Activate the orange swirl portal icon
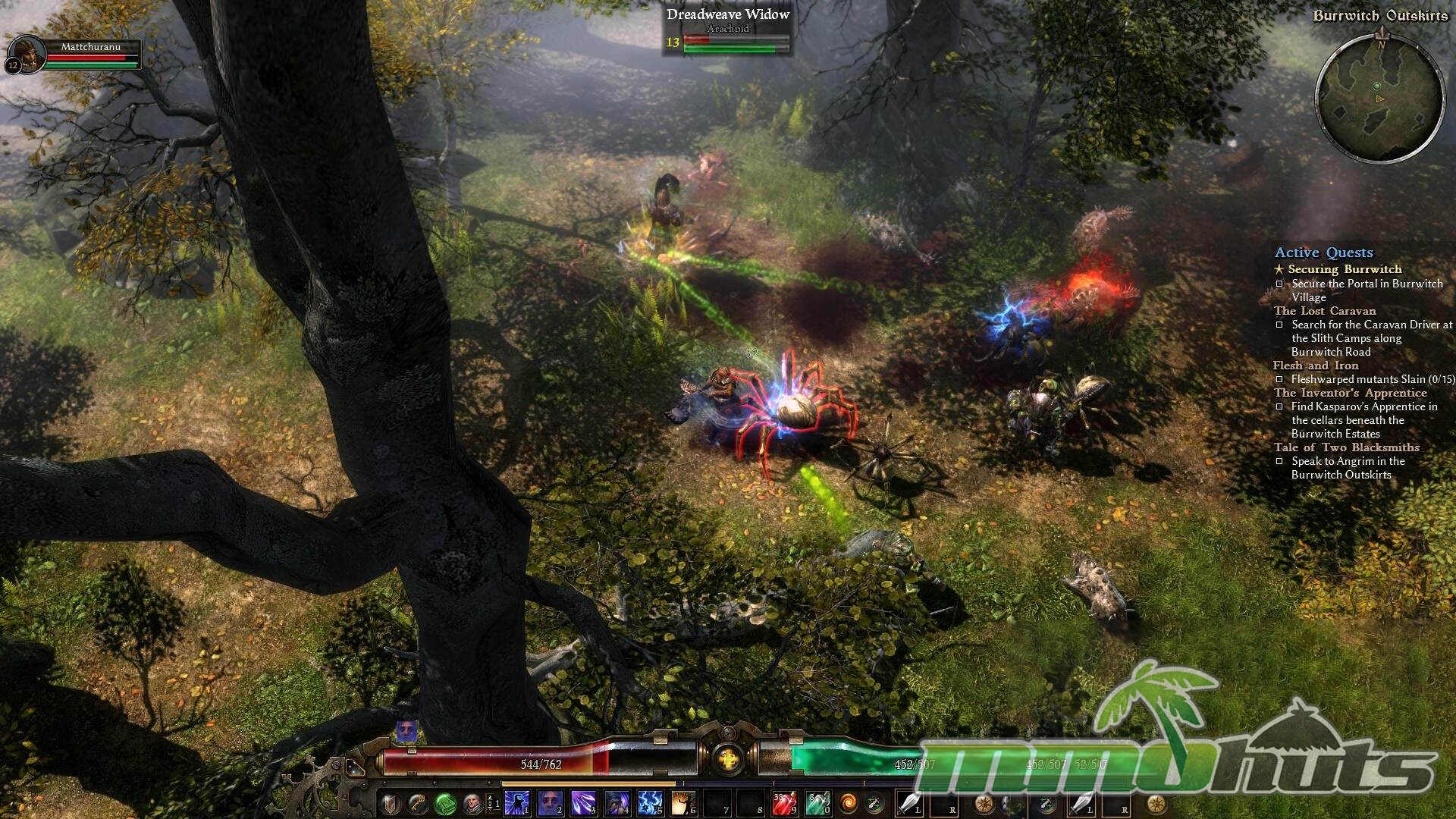Viewport: 1456px width, 819px height. [x=848, y=803]
